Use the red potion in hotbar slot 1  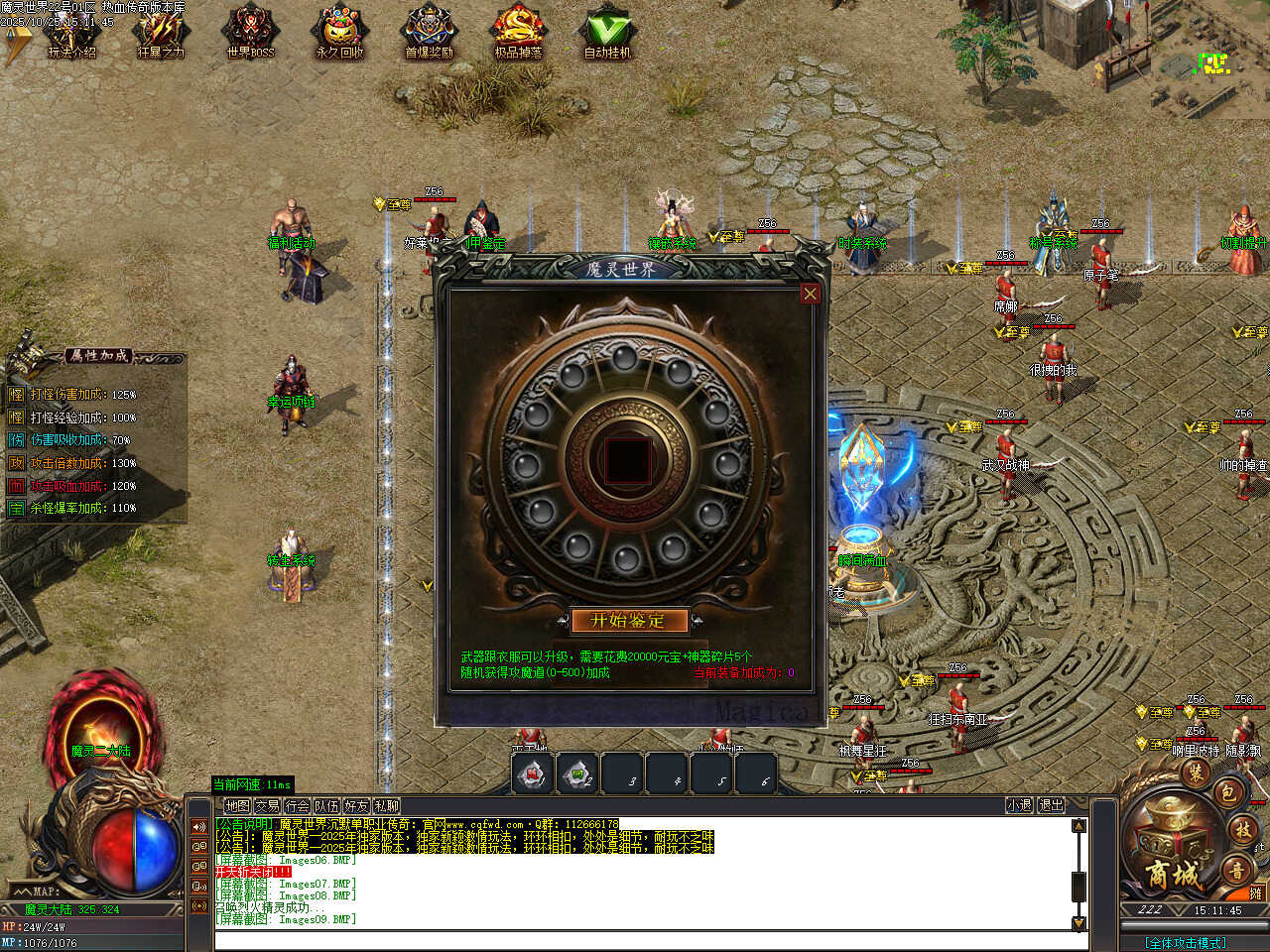click(534, 773)
